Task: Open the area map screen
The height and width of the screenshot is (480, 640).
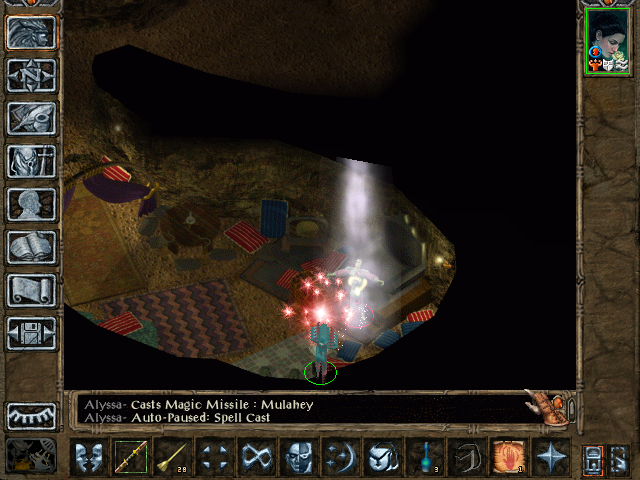Action: coord(32,75)
